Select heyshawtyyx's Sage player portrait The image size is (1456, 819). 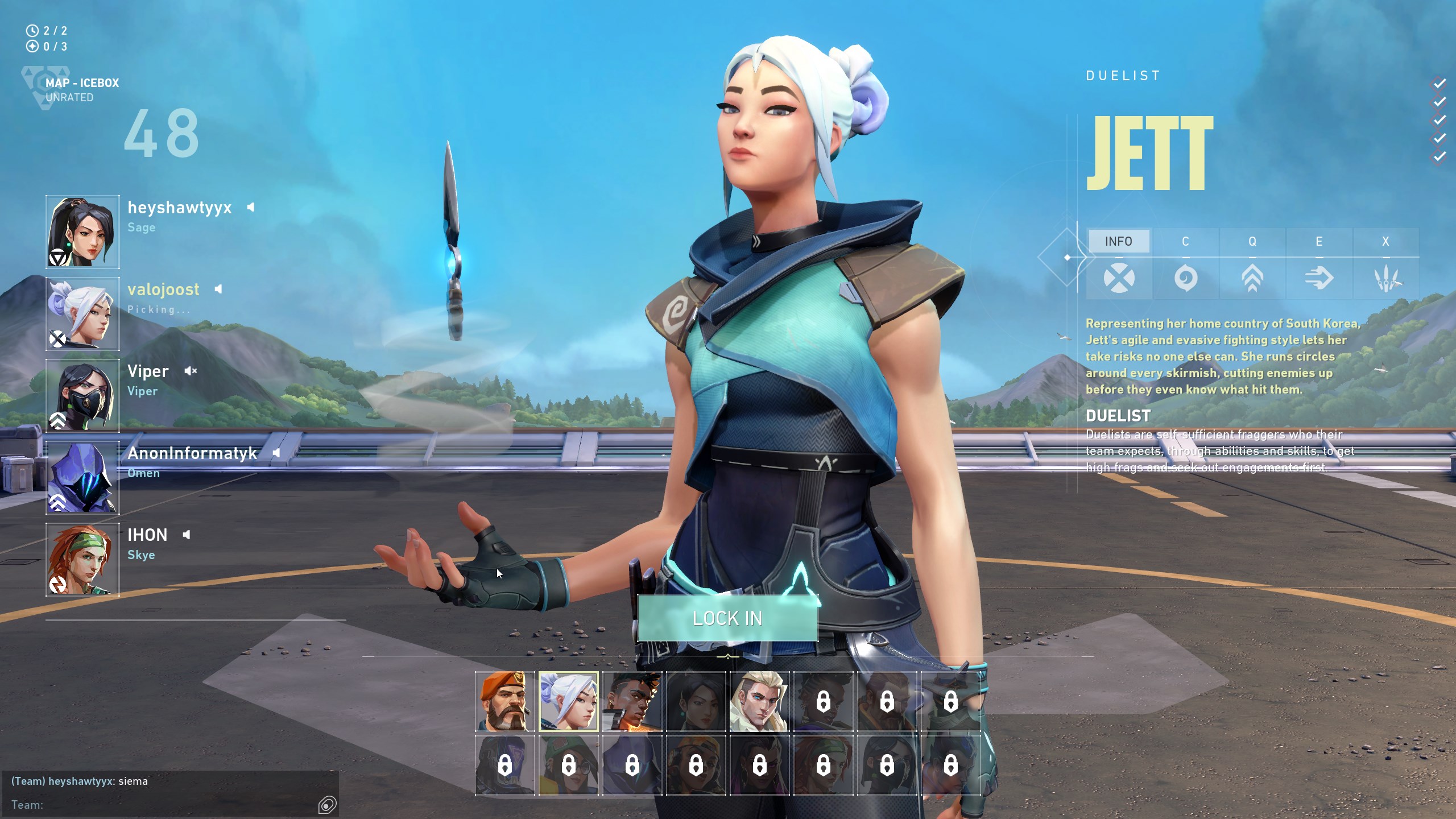coord(83,232)
